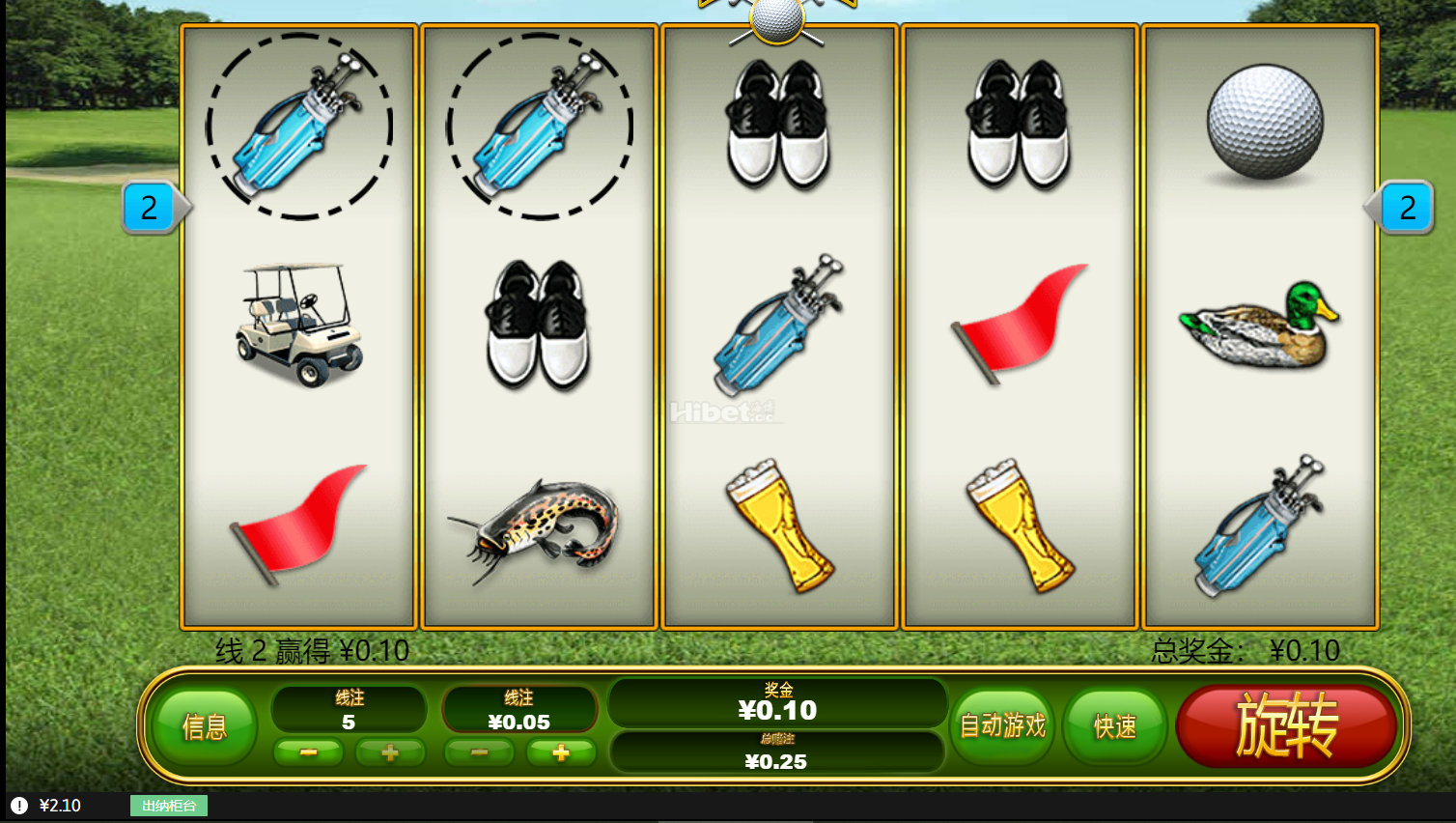Increase the number of lines from 5

pyautogui.click(x=390, y=752)
